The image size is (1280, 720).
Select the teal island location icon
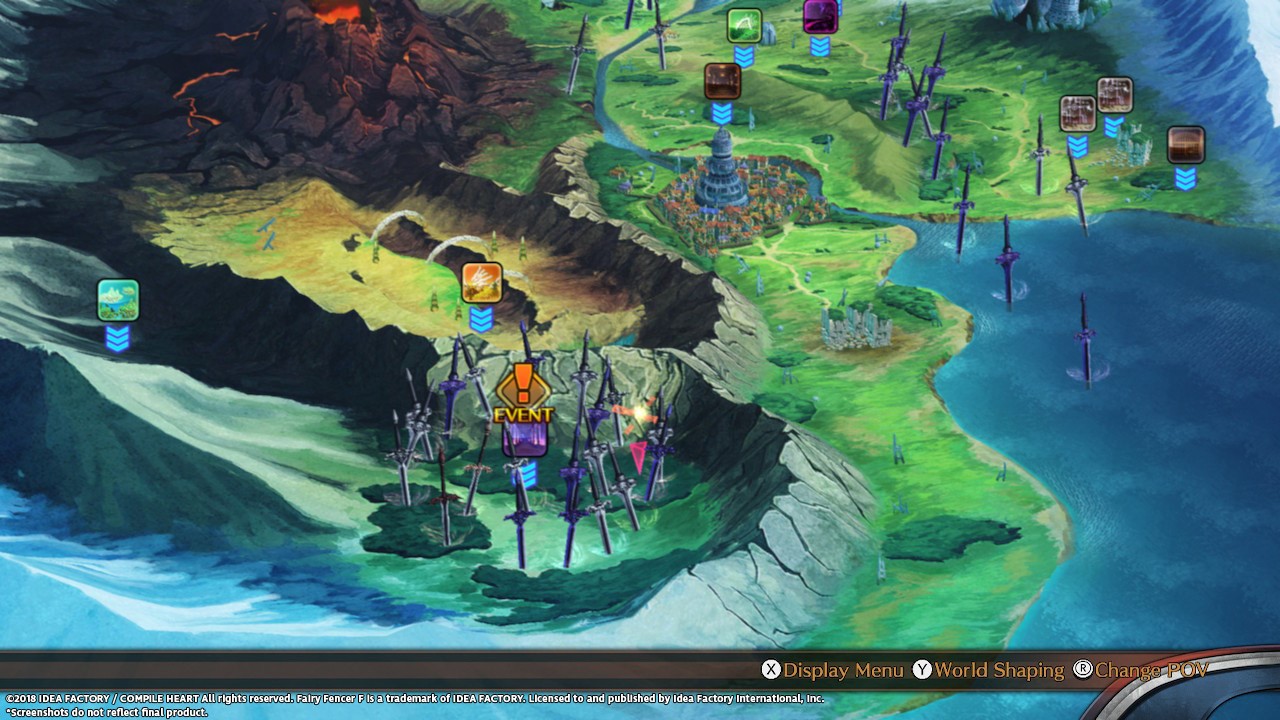tap(118, 300)
